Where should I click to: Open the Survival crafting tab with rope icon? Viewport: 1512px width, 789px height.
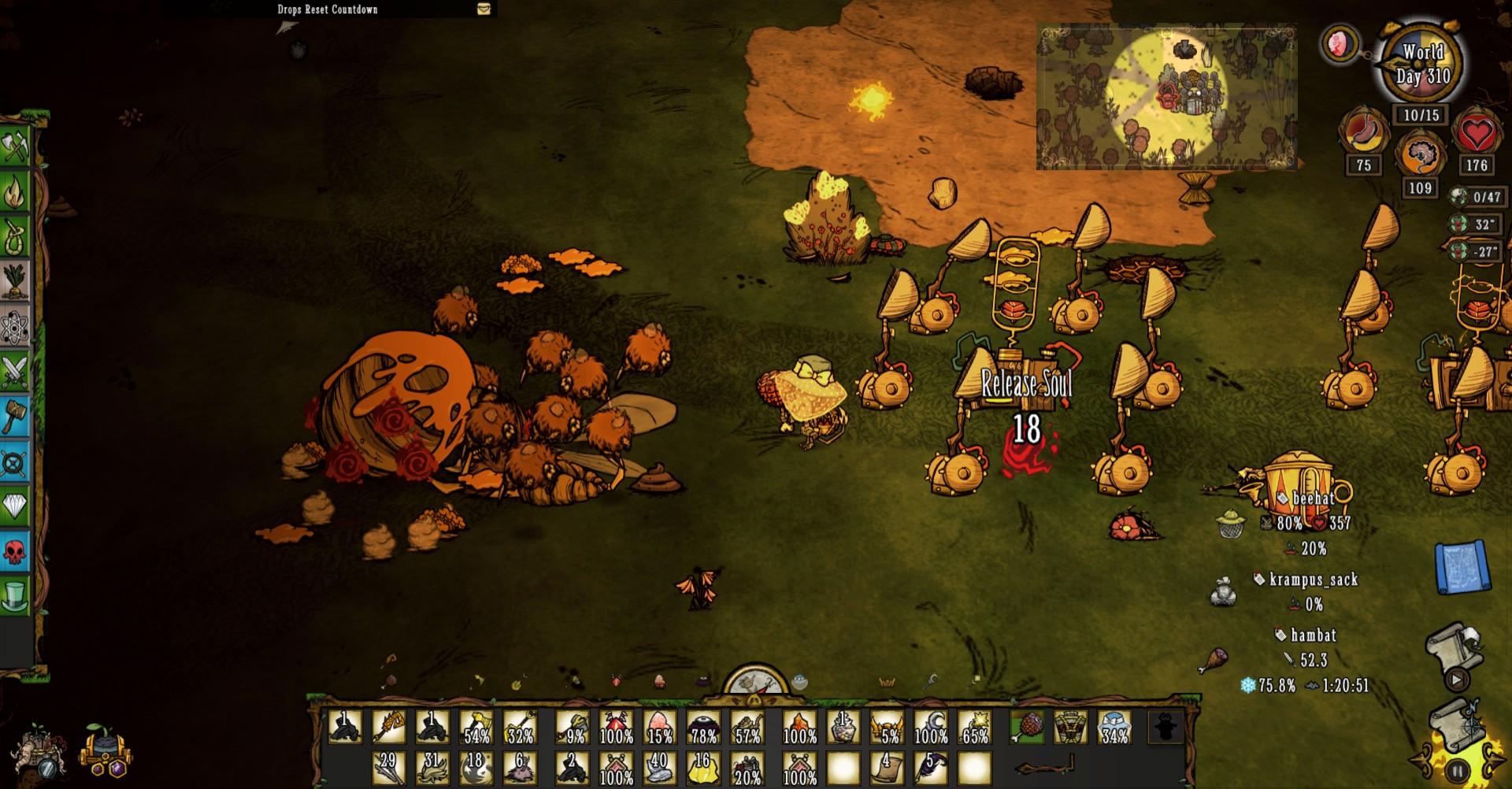coord(15,236)
